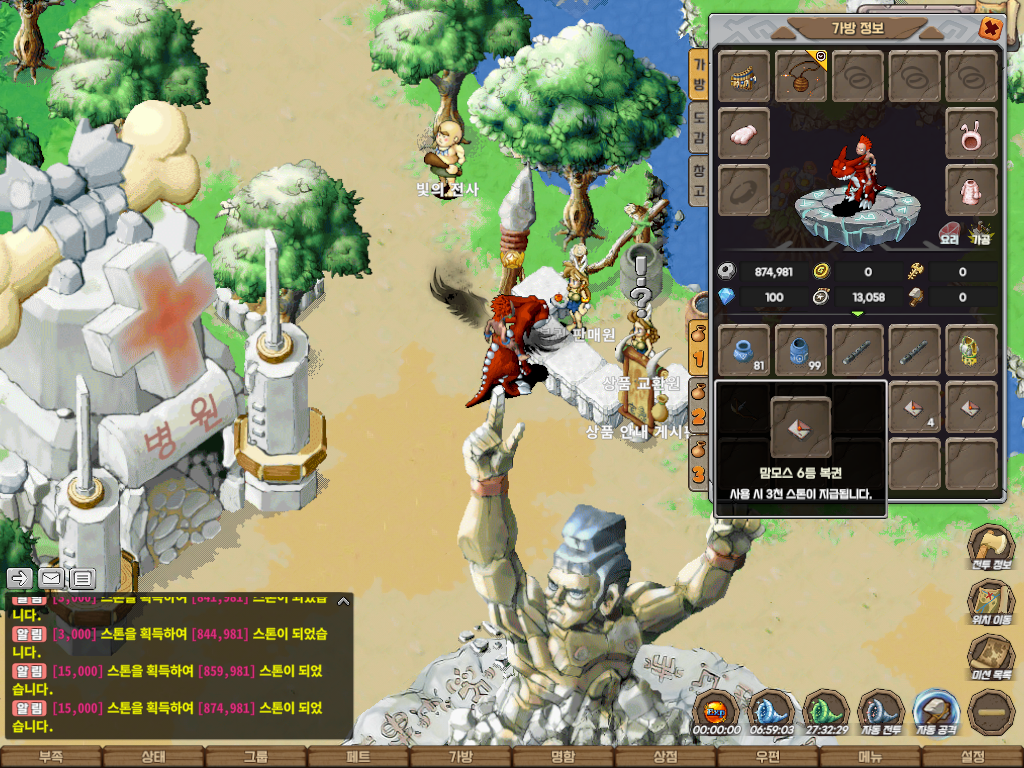Select the blue pot stack of 99
1024x768 pixels.
click(801, 349)
